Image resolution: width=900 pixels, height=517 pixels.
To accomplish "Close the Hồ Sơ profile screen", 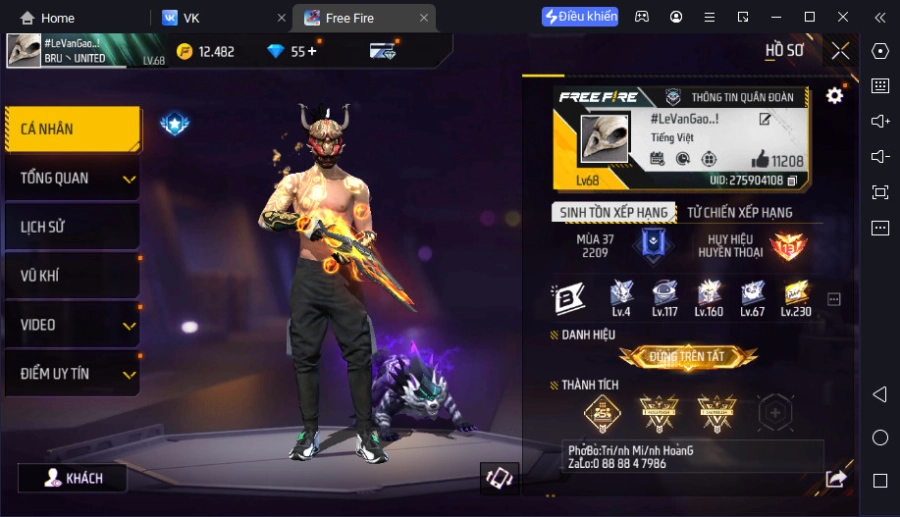I will (841, 50).
